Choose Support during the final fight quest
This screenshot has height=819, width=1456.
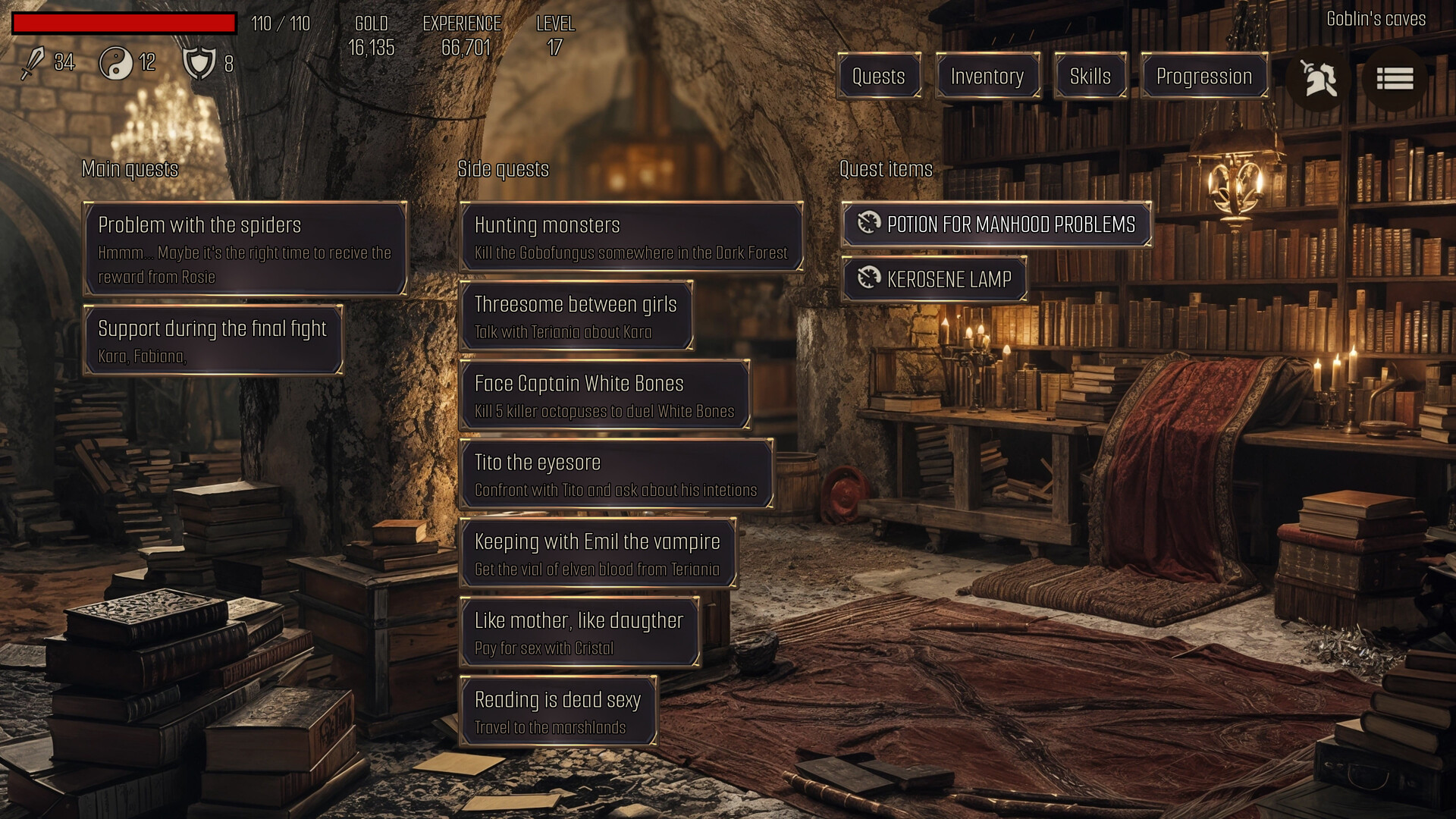pyautogui.click(x=213, y=340)
